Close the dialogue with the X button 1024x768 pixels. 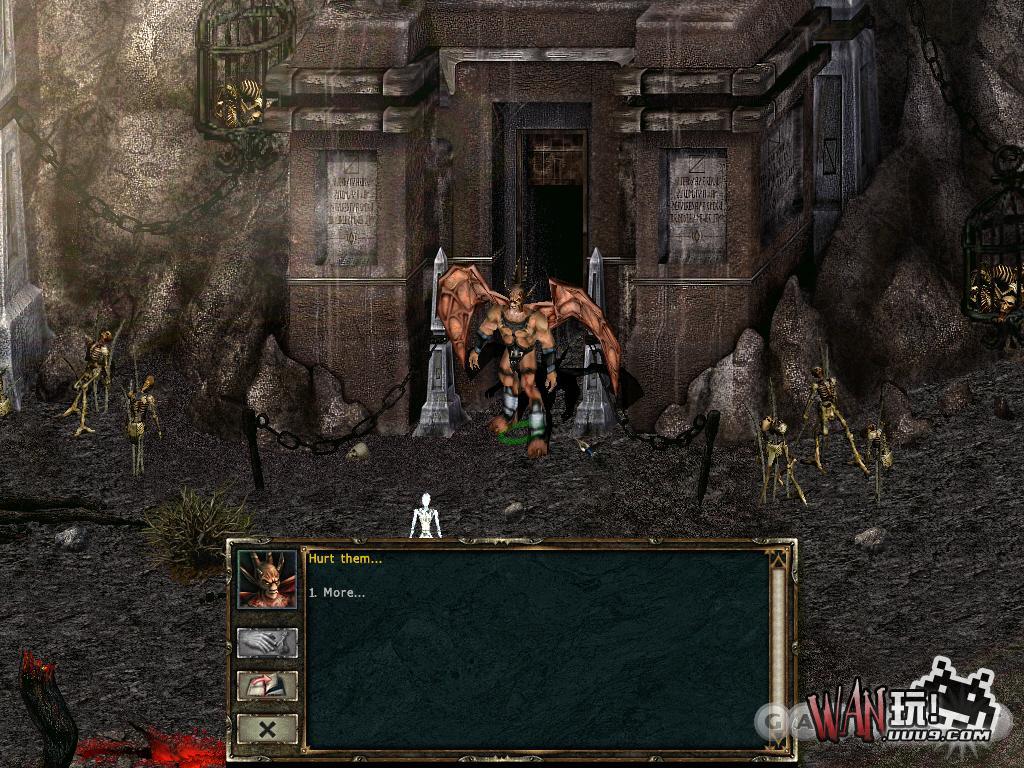[267, 729]
